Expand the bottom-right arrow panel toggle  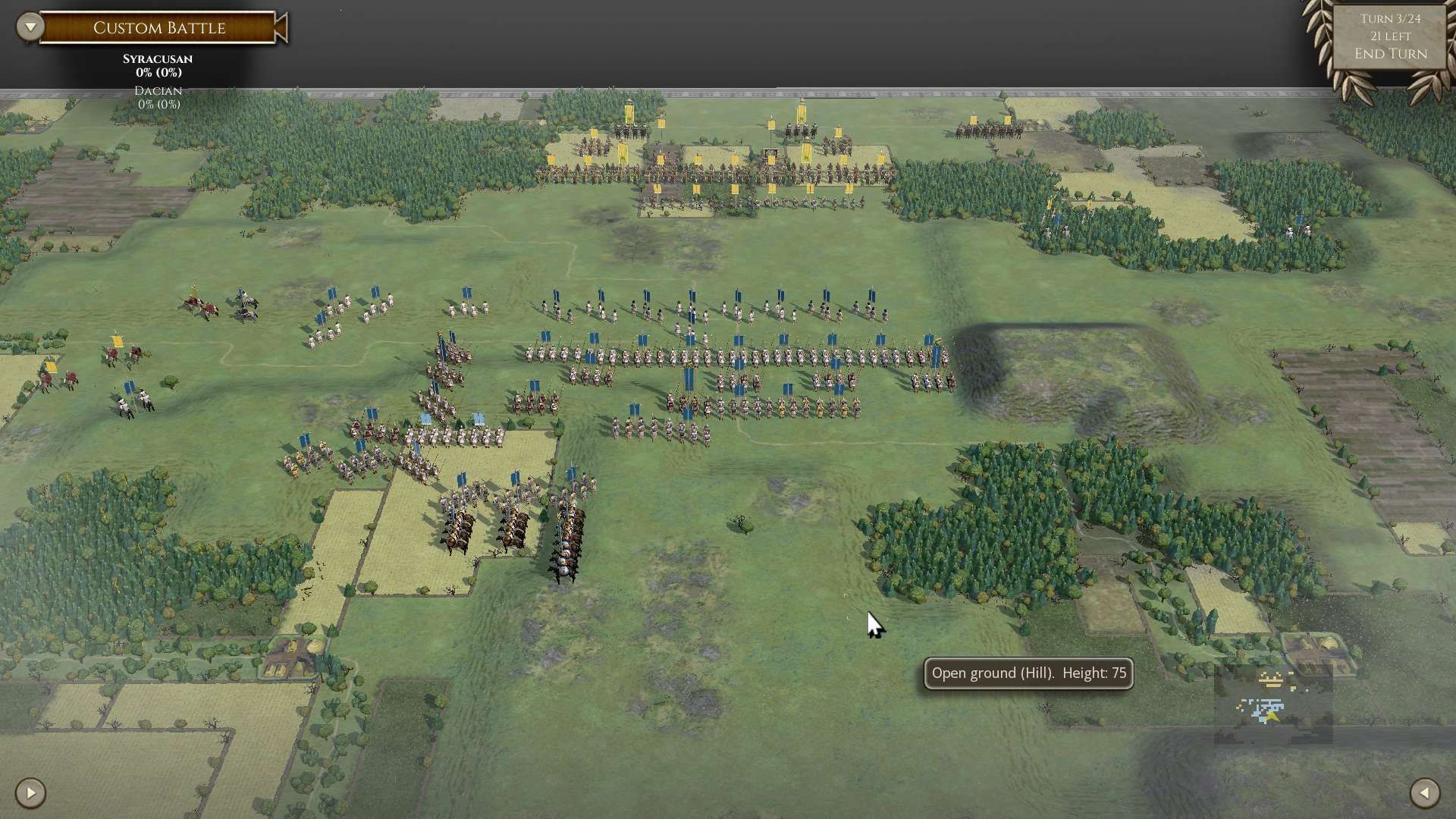click(1423, 793)
